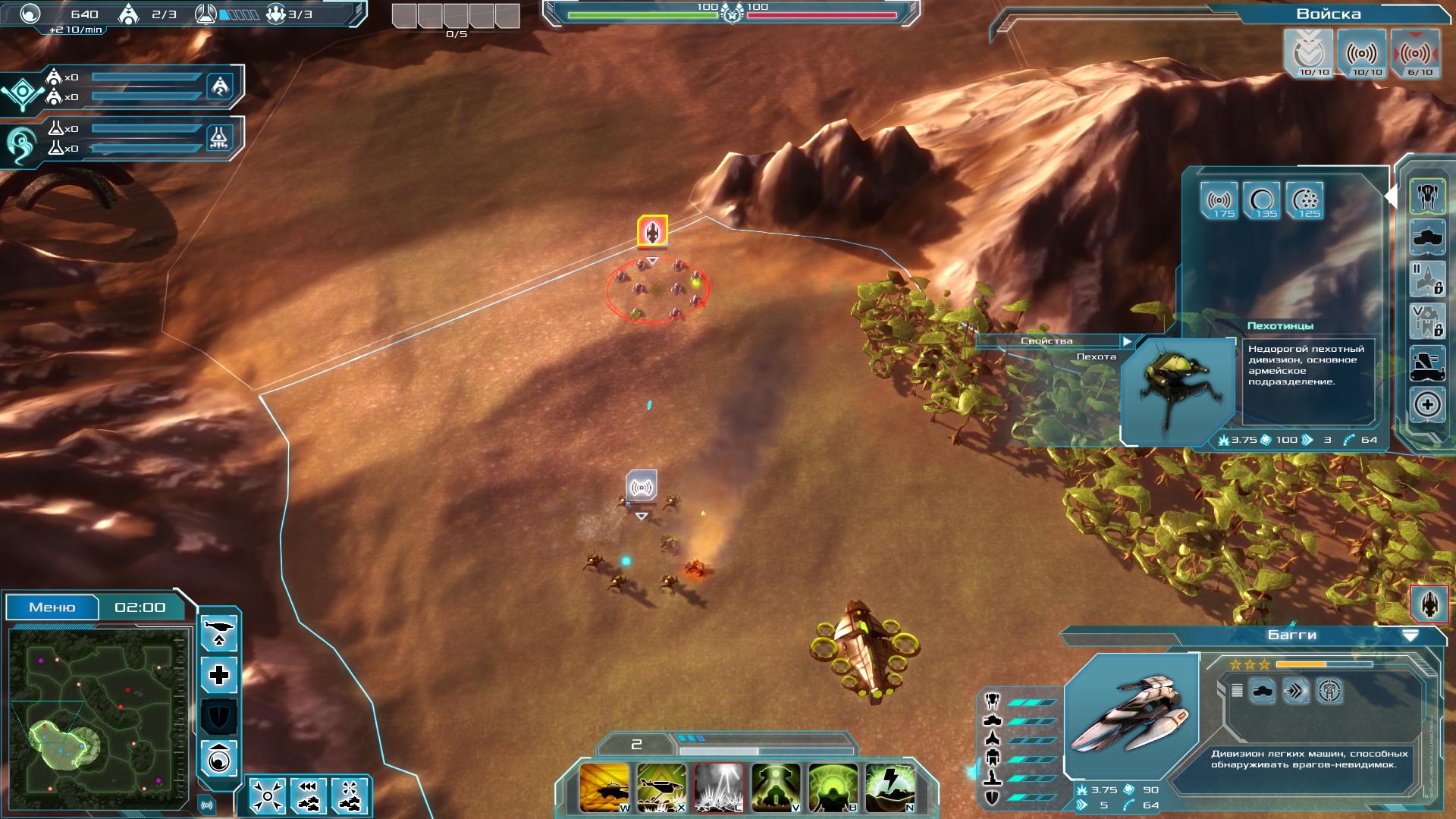Screen dimensions: 1456x819
Task: Use the dropship airstrike ability (X)
Action: (x=662, y=788)
